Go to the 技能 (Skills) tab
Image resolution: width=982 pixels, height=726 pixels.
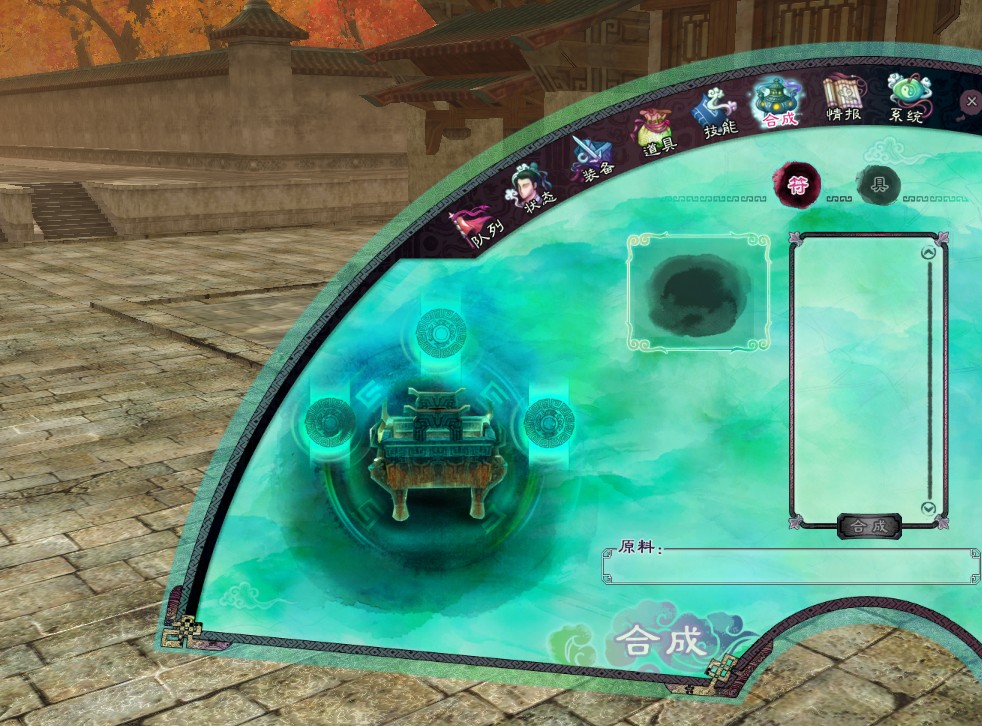tap(719, 113)
